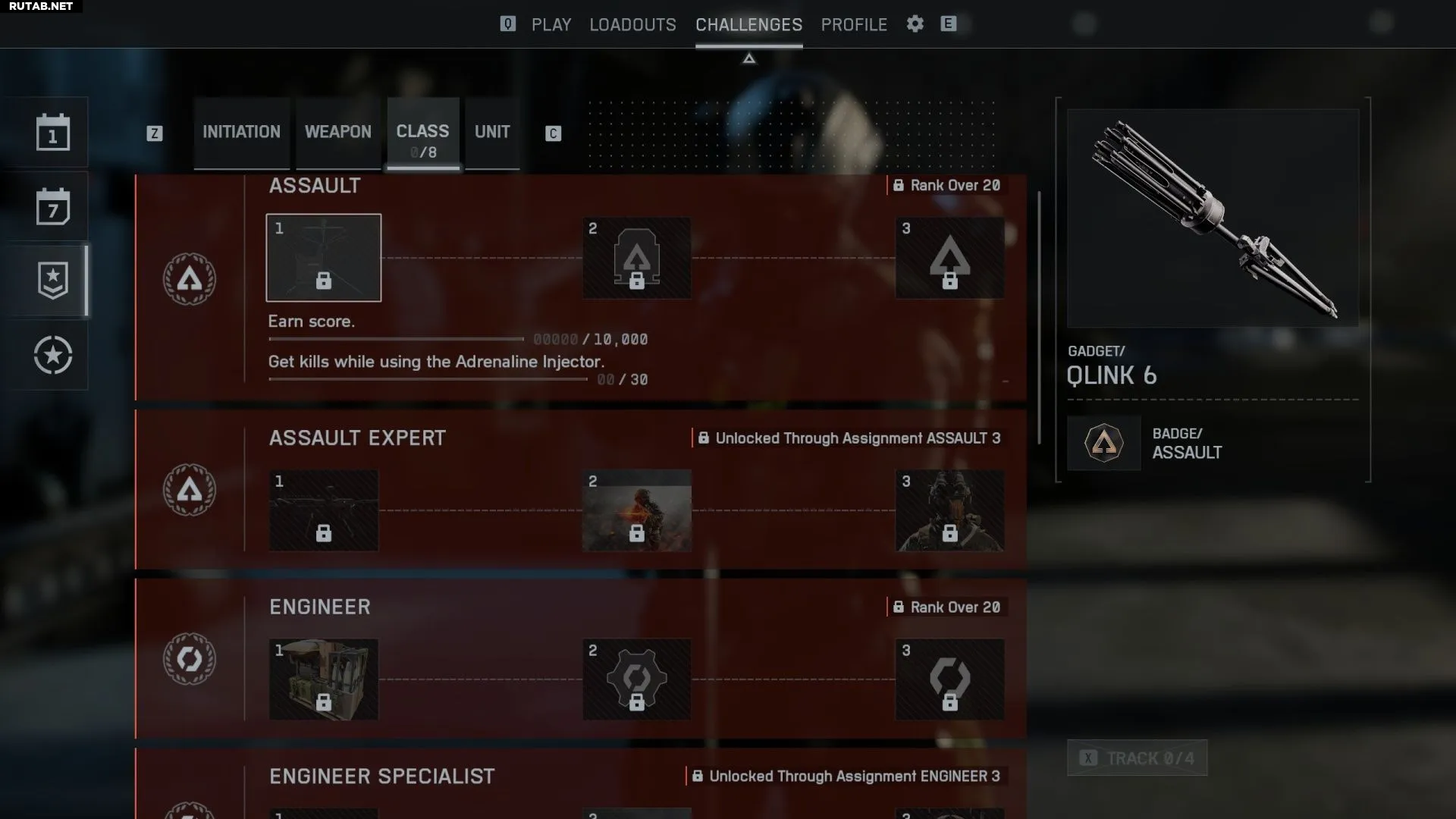Select Assault assignment tier 1 tile
Image resolution: width=1456 pixels, height=819 pixels.
[324, 258]
